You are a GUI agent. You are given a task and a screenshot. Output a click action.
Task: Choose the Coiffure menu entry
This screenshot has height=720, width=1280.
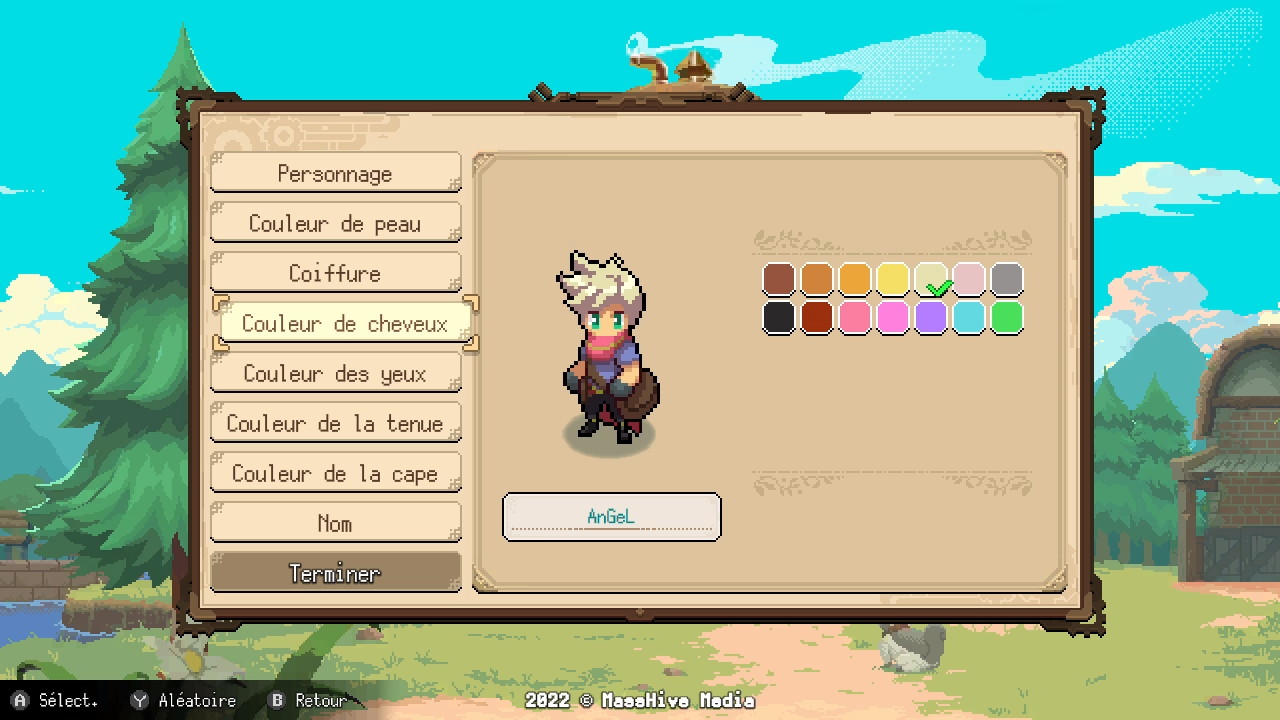coord(335,273)
